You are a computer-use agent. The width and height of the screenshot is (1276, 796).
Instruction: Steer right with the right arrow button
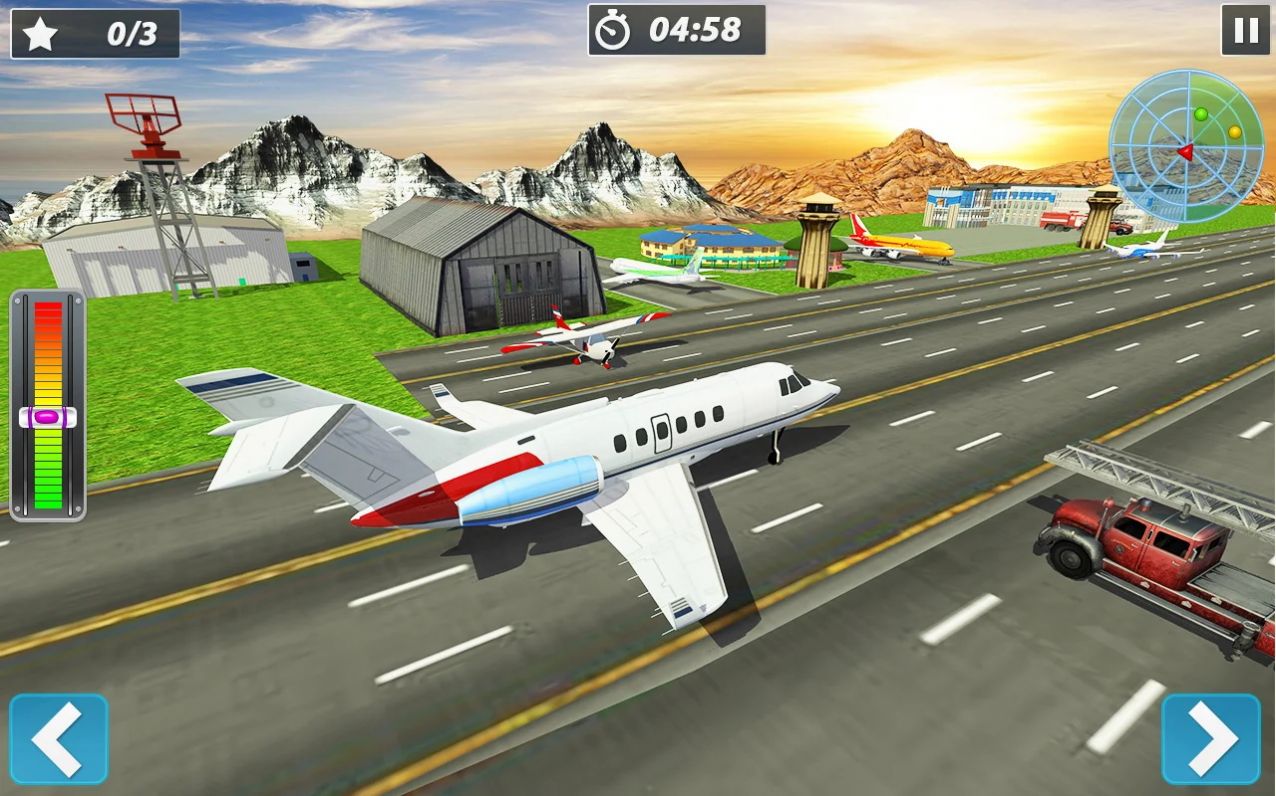(x=1211, y=739)
